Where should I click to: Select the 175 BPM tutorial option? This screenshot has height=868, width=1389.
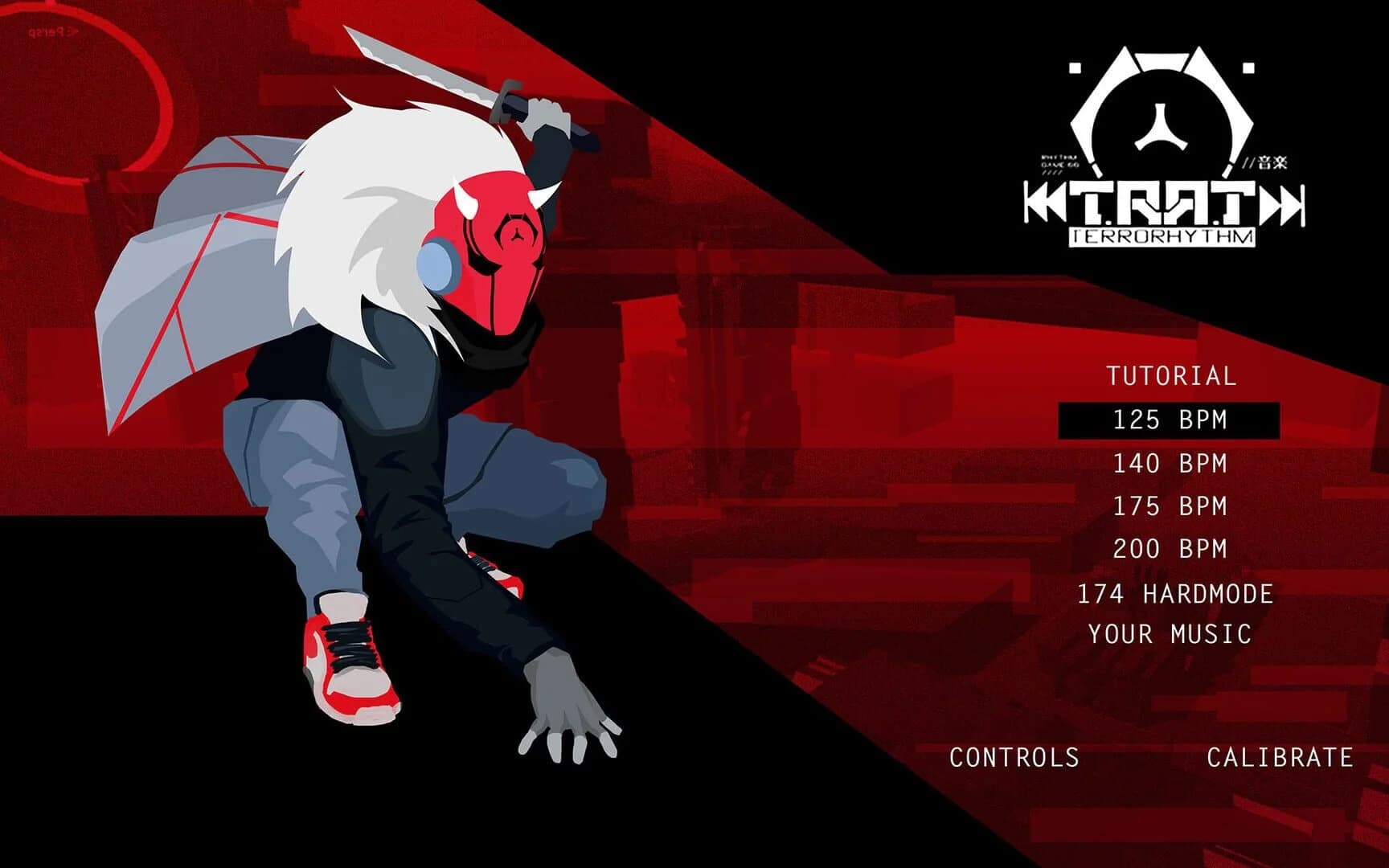[x=1170, y=506]
